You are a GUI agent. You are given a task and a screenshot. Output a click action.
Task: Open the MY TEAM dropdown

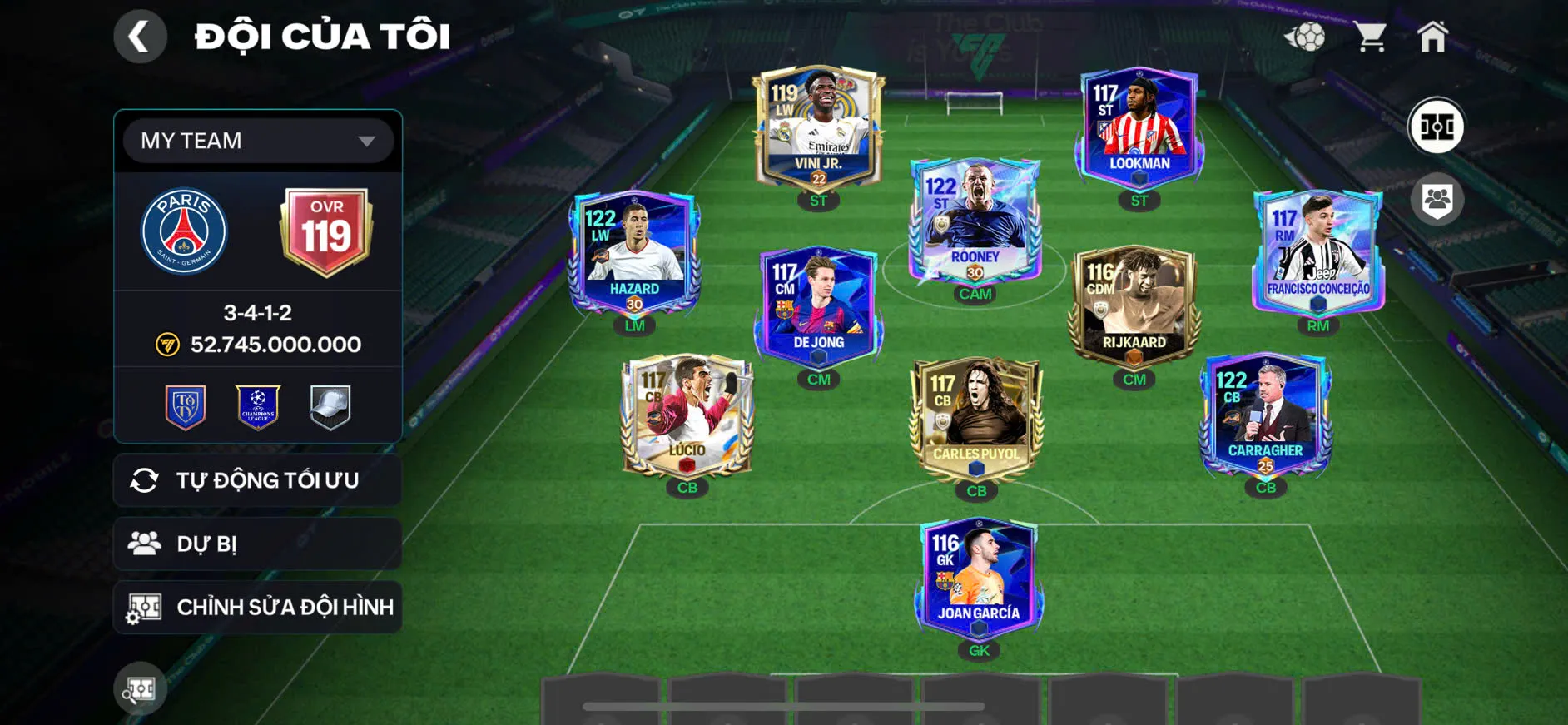click(258, 141)
